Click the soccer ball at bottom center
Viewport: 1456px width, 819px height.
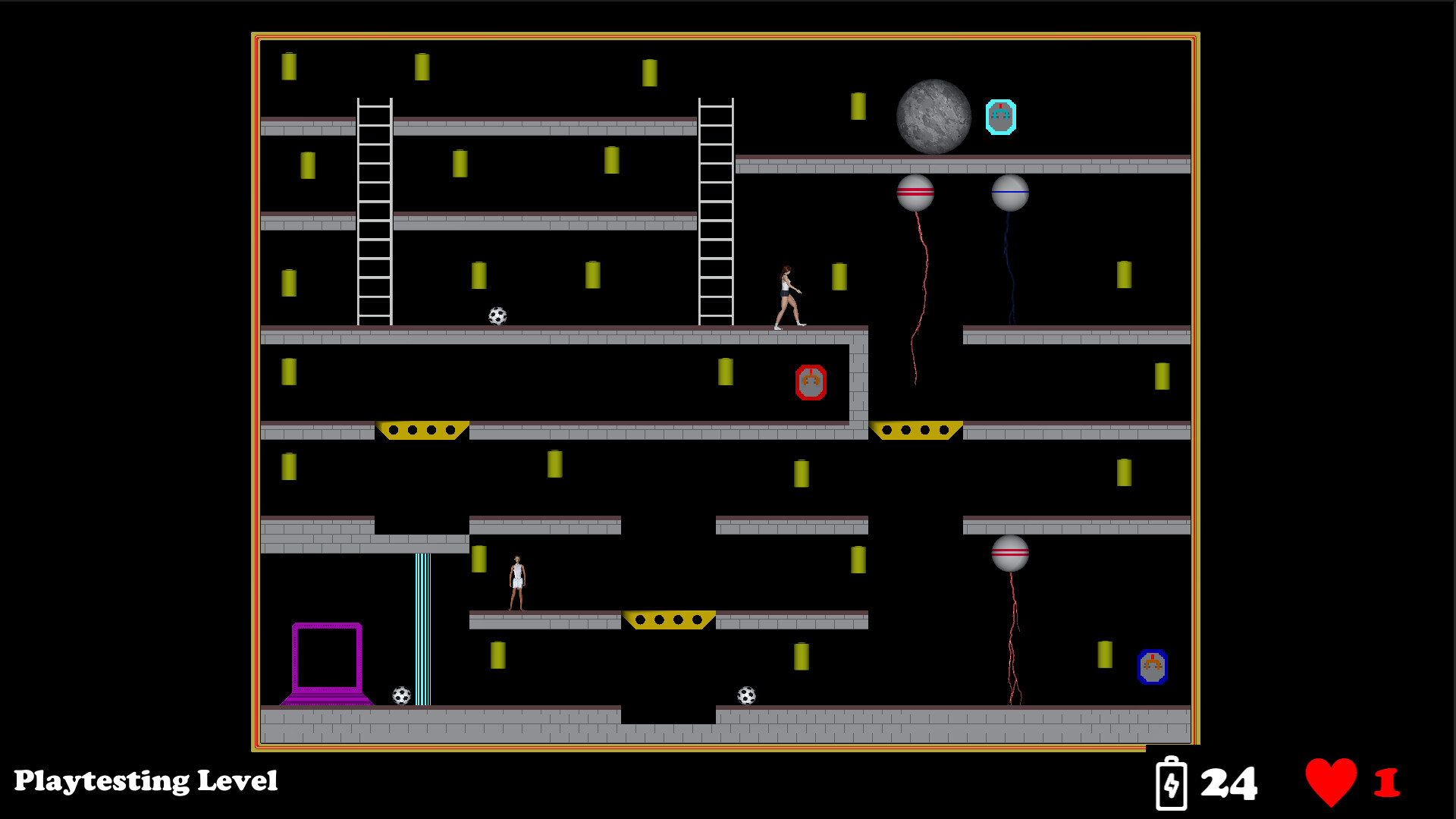click(x=745, y=694)
